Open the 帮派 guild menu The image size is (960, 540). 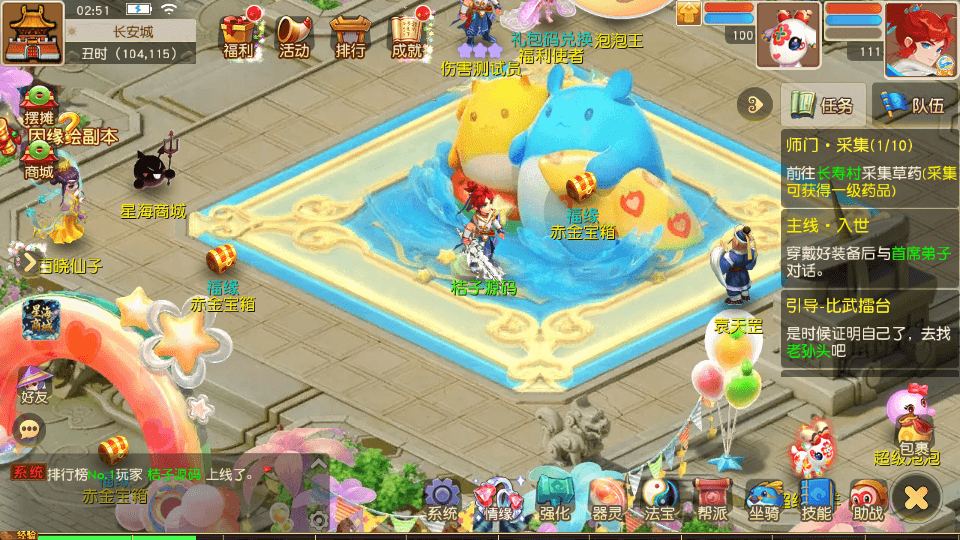[712, 499]
